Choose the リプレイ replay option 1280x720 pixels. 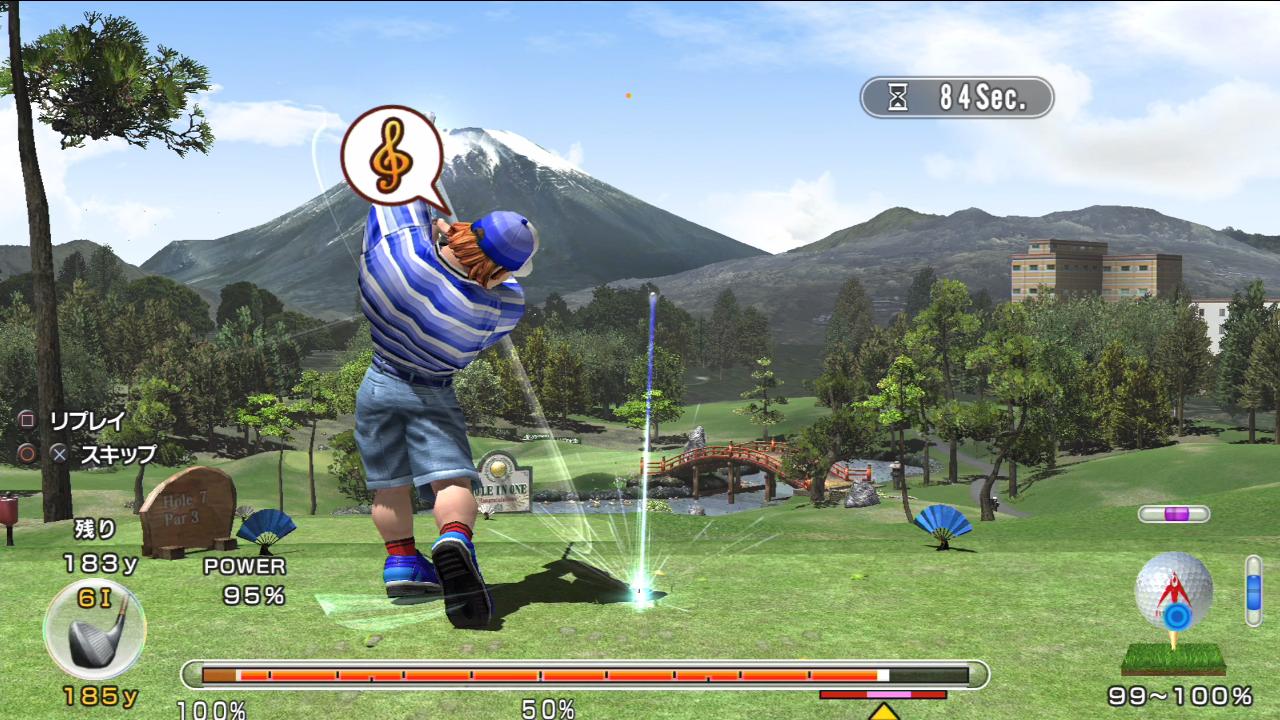(88, 421)
